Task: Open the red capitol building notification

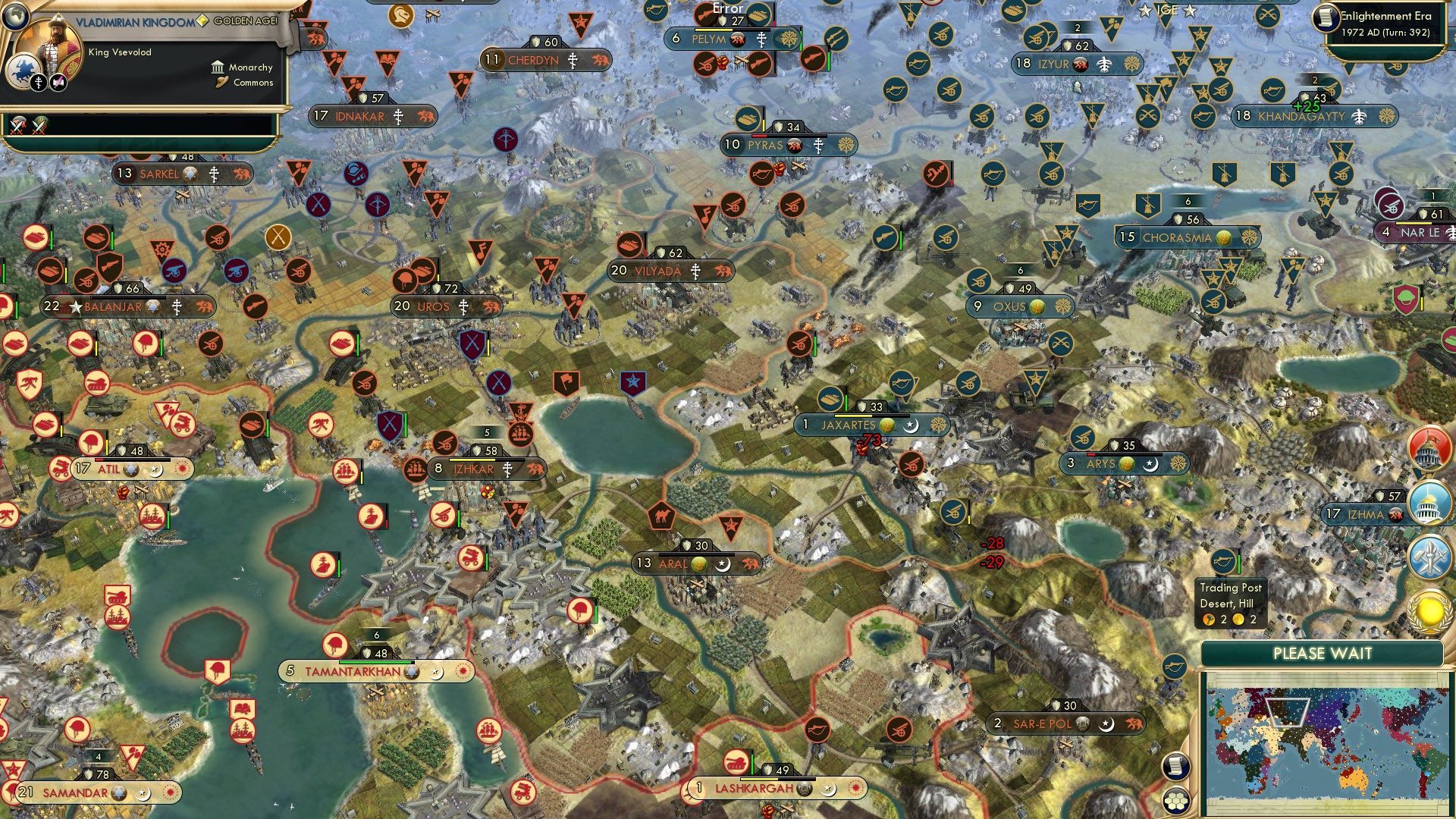Action: (x=1429, y=448)
